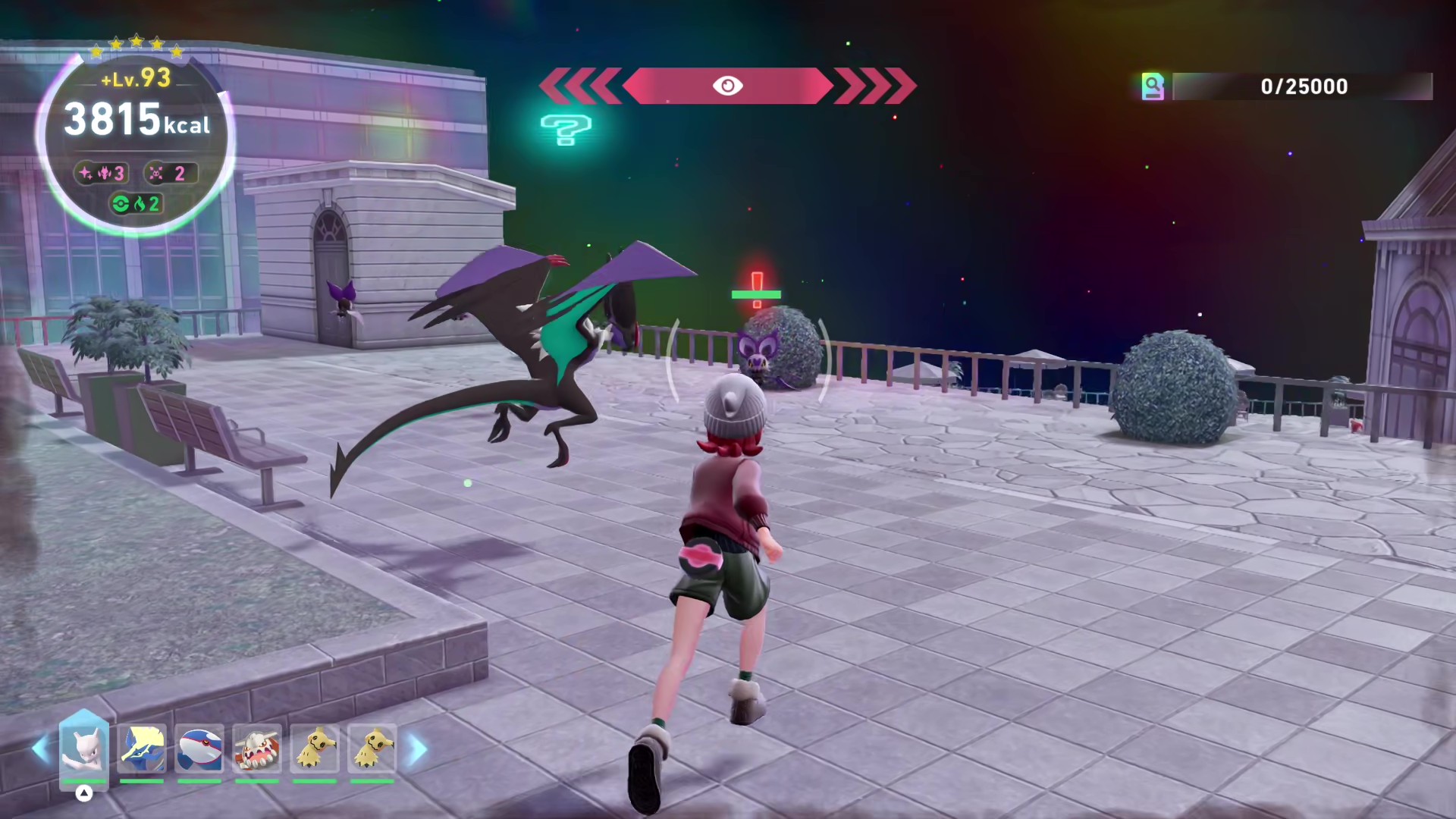This screenshot has width=1456, height=819.
Task: Select Heatran in the party bar
Action: 257,748
